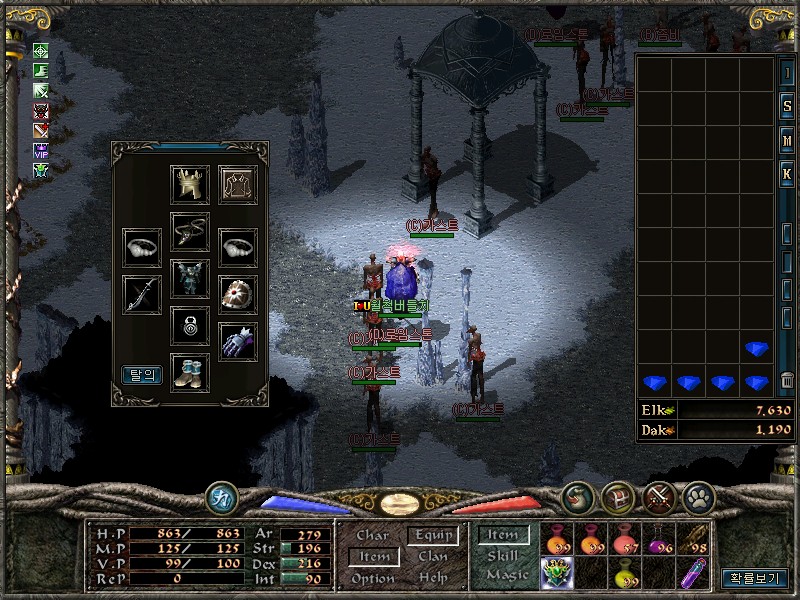Screen dimensions: 800x600
Task: Click the 확률보기 button
Action: [x=755, y=578]
